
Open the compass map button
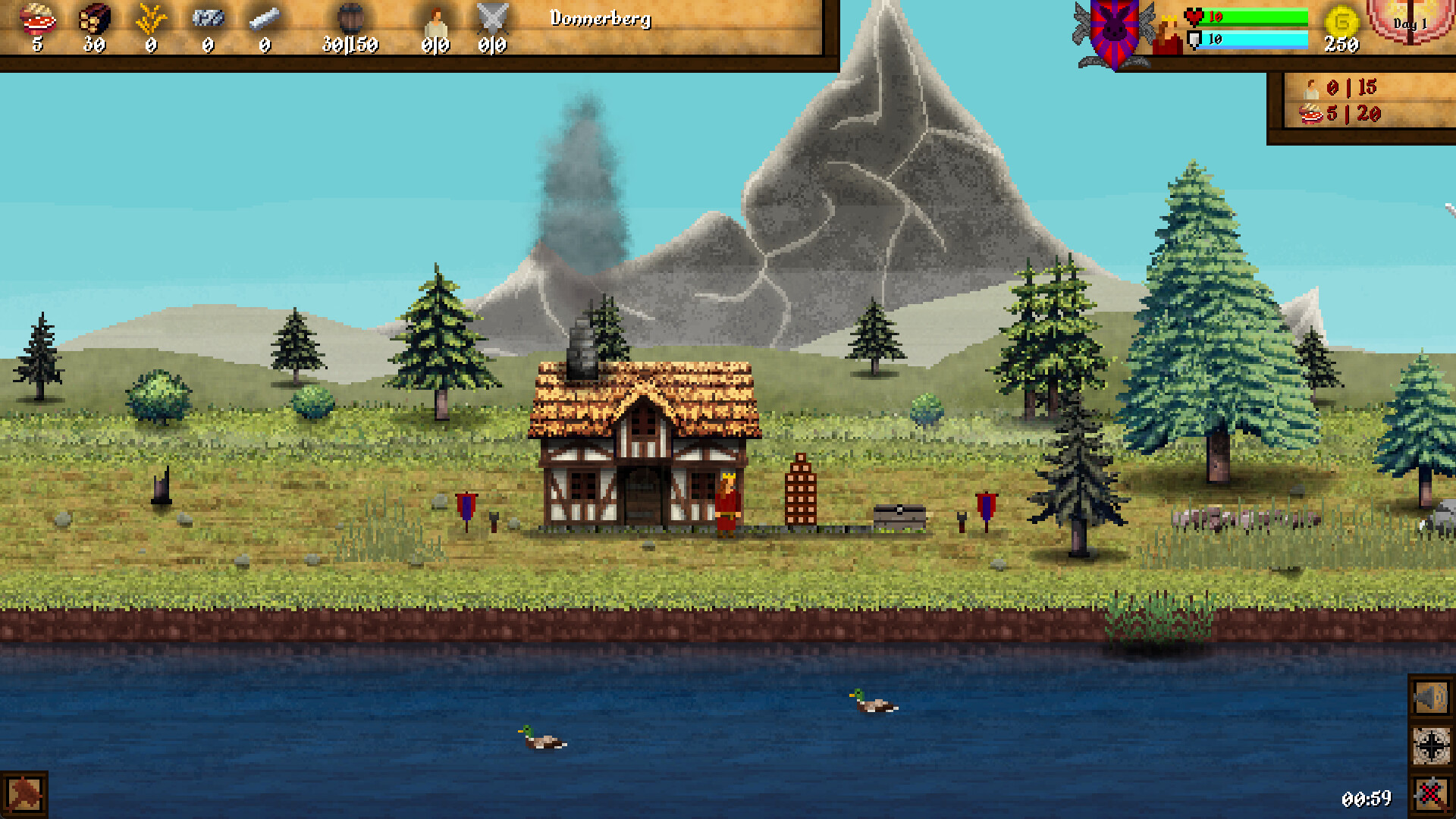pyautogui.click(x=1430, y=746)
